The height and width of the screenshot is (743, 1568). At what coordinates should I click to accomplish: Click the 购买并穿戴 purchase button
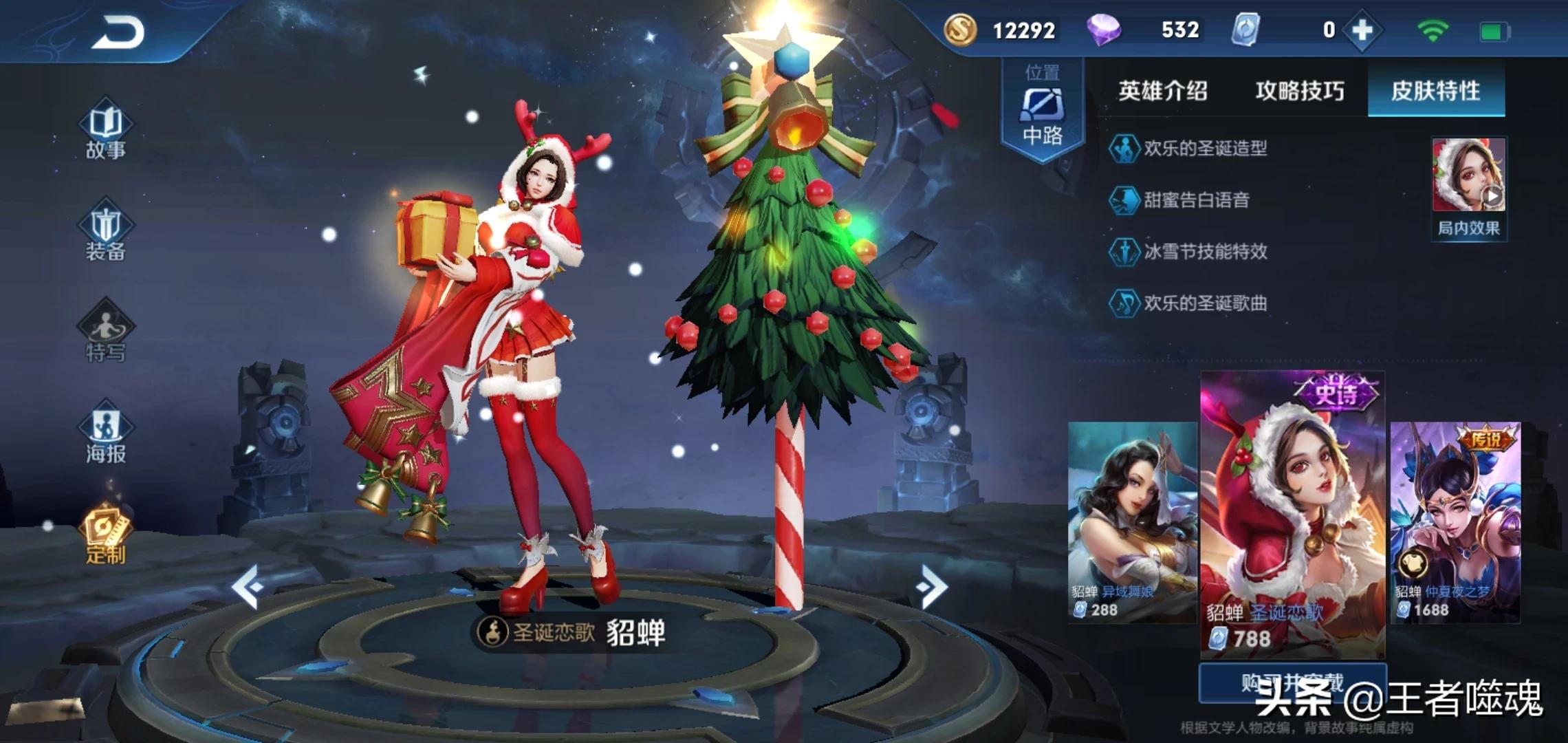coord(1292,683)
